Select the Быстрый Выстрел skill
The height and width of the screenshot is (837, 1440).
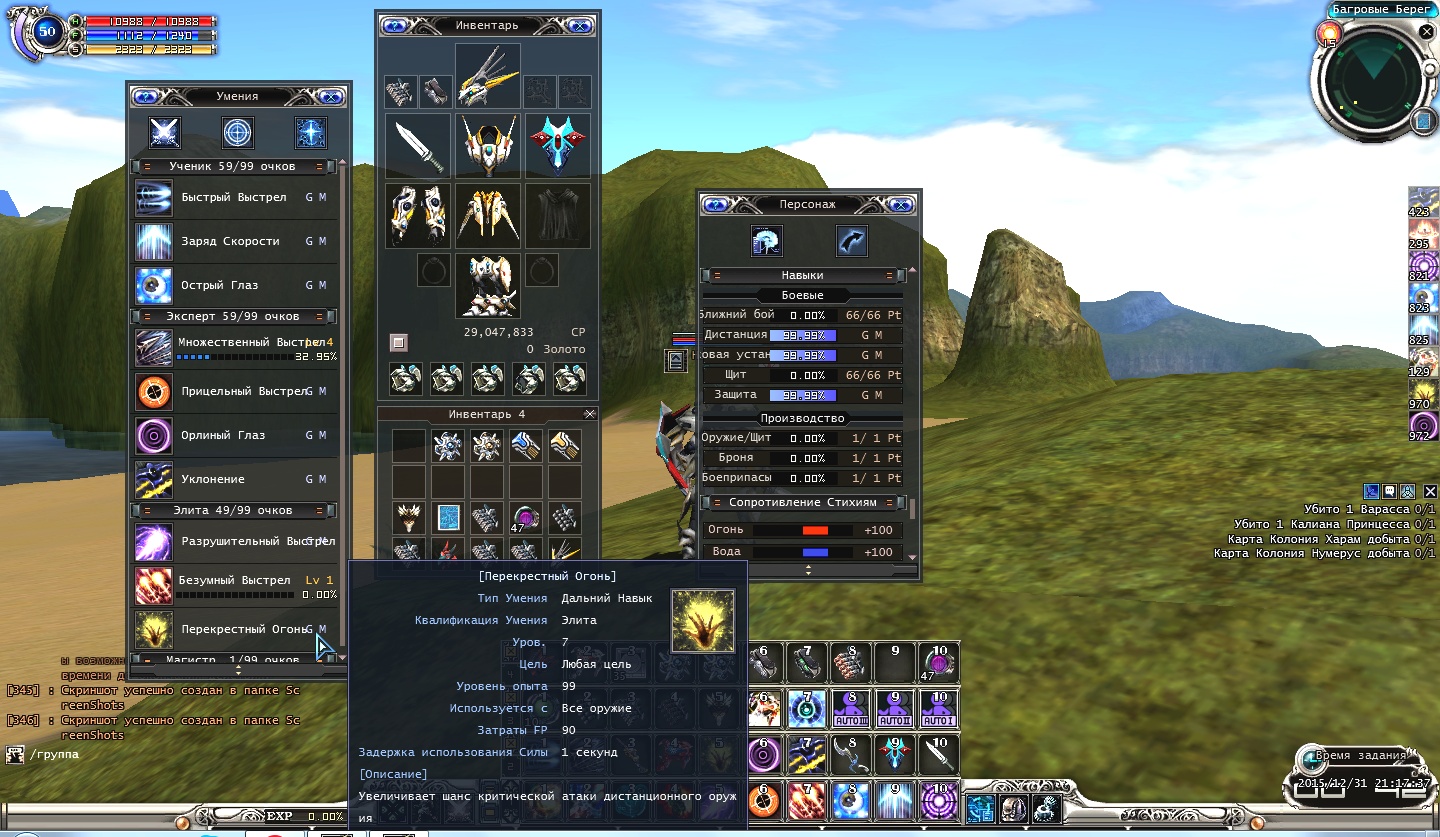tap(234, 198)
